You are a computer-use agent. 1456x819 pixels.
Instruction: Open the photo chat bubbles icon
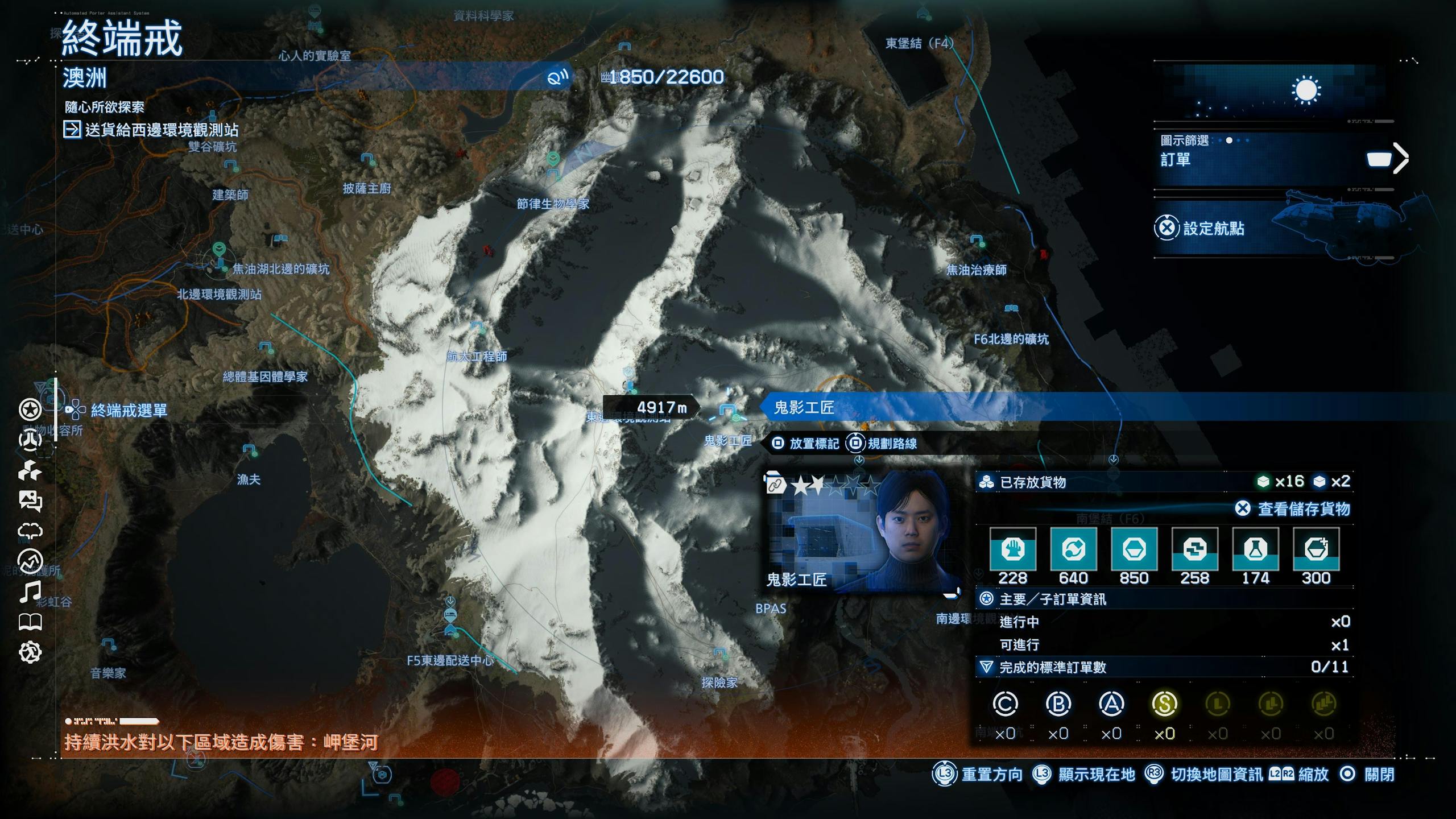coord(30,501)
